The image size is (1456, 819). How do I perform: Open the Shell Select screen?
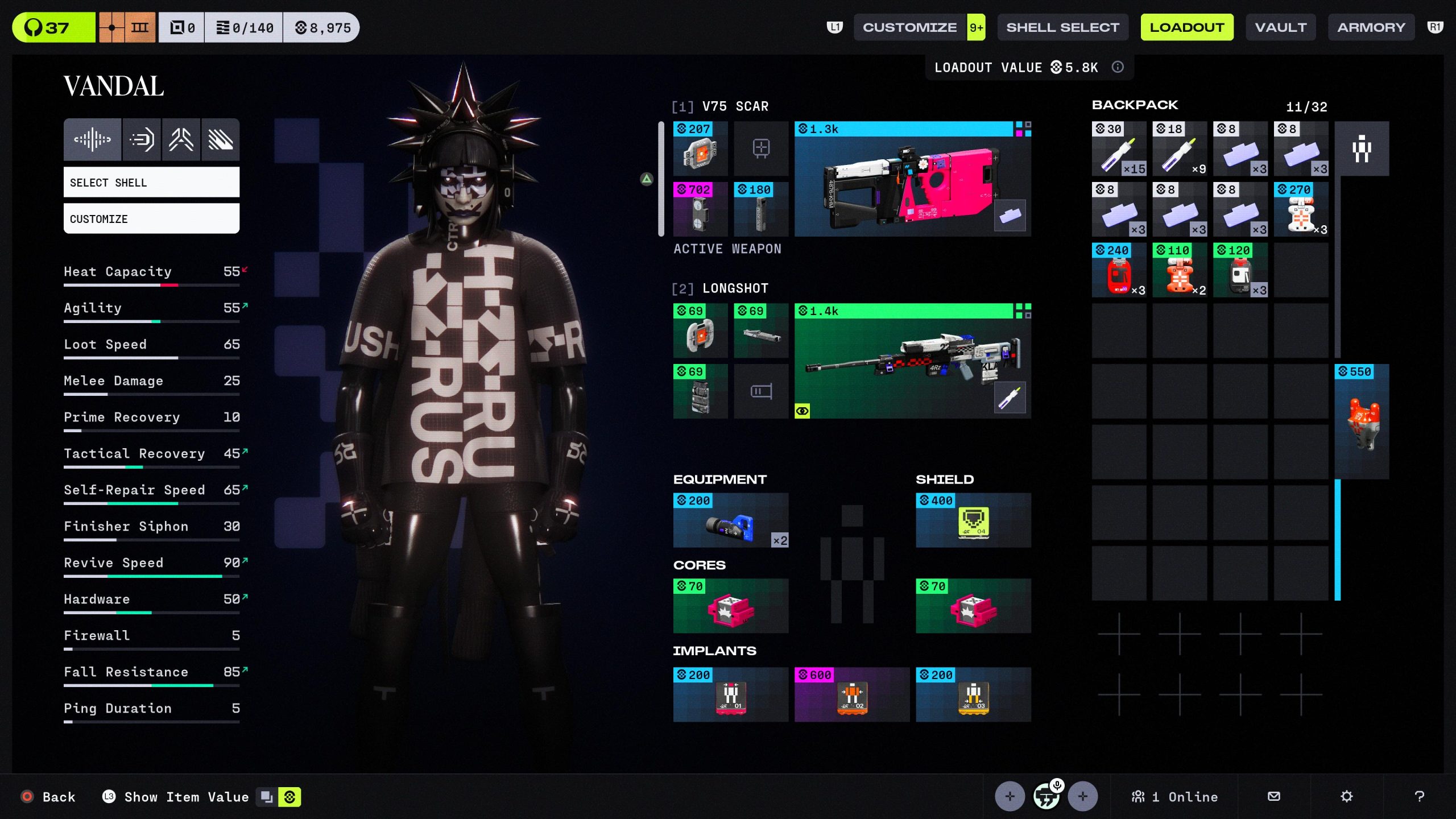(1062, 26)
